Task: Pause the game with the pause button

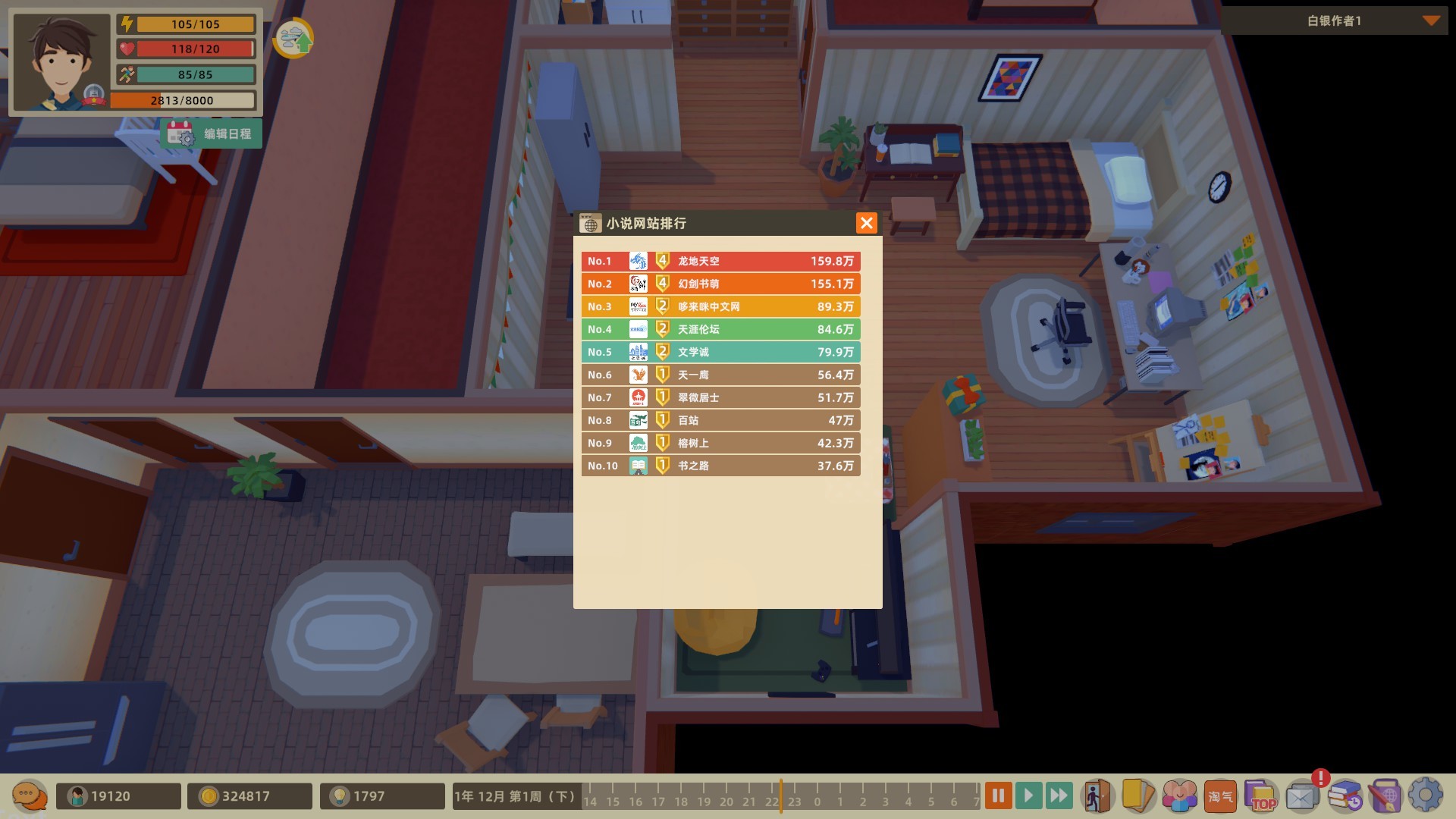Action: (998, 795)
